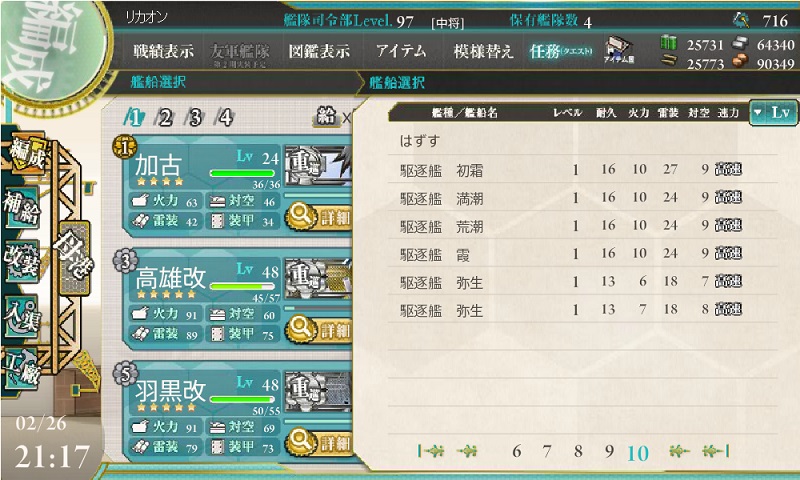The image size is (800, 480).
Task: Click the 補給 resupply side button
Action: coord(20,202)
